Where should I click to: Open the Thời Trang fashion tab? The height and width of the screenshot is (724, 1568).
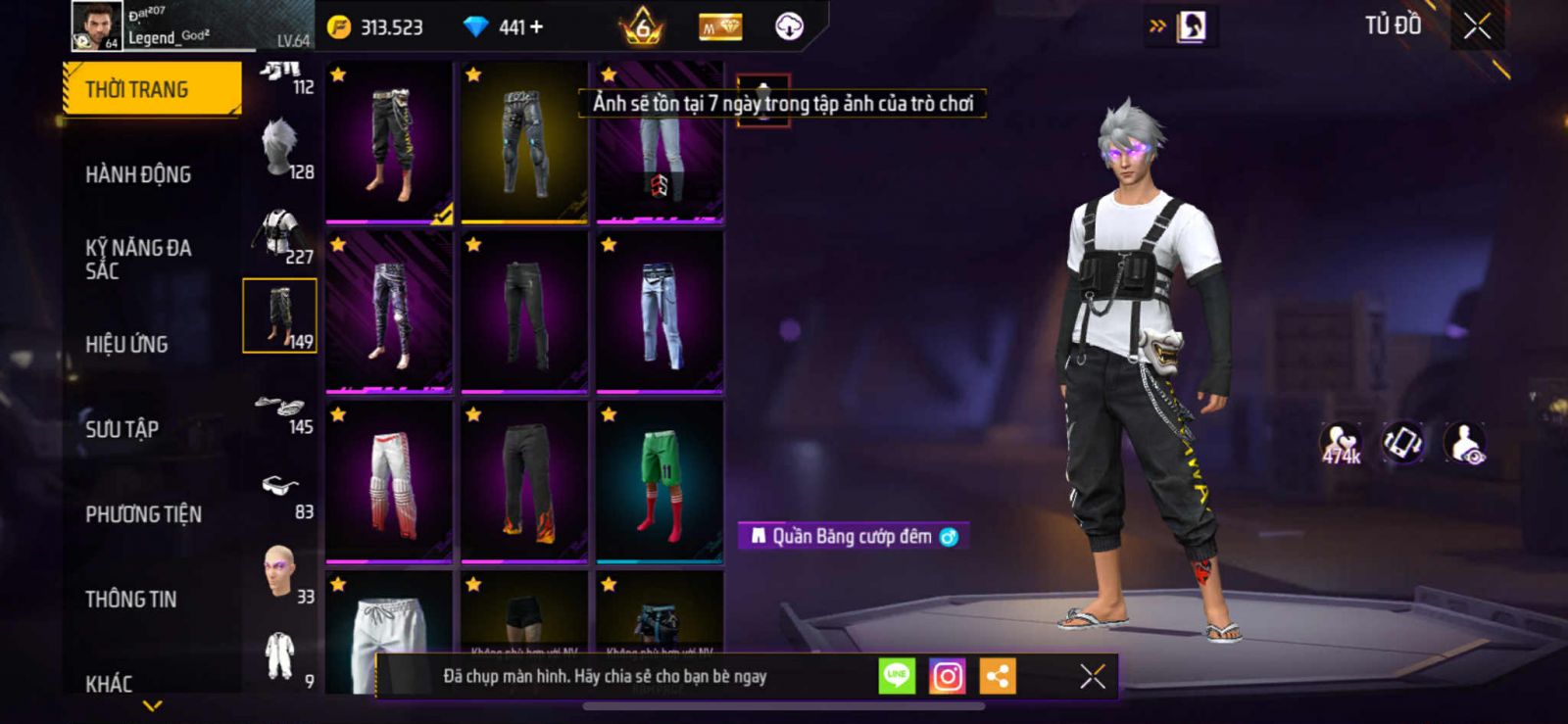point(151,90)
